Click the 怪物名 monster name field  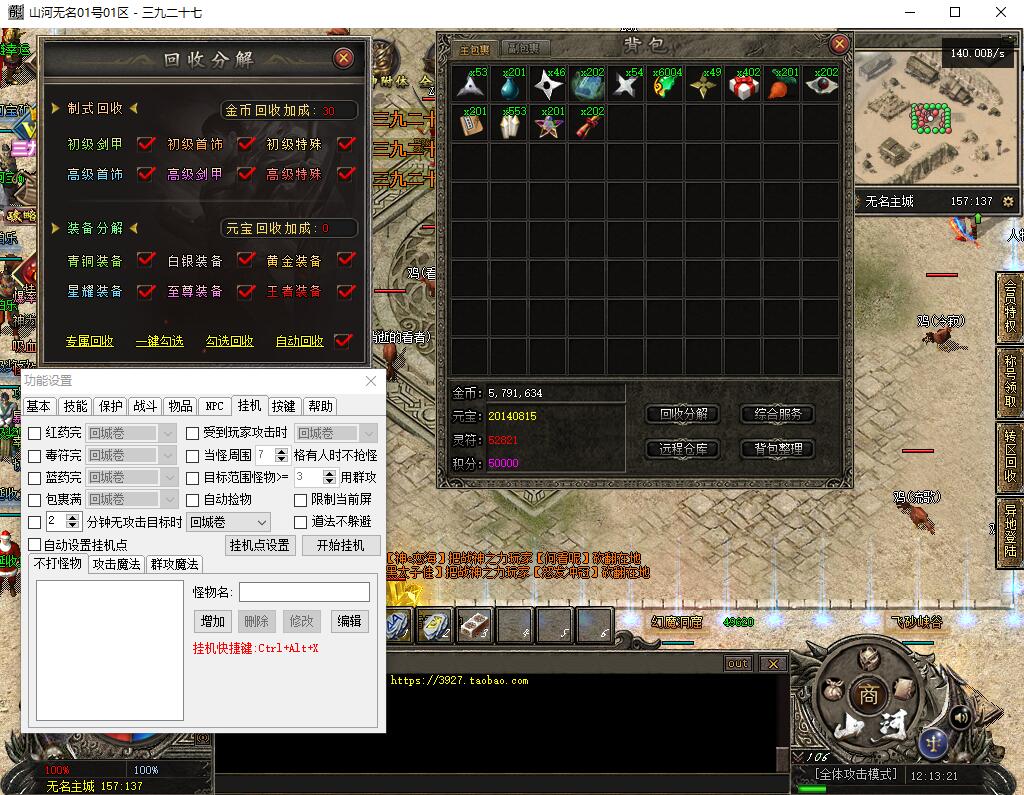click(304, 592)
